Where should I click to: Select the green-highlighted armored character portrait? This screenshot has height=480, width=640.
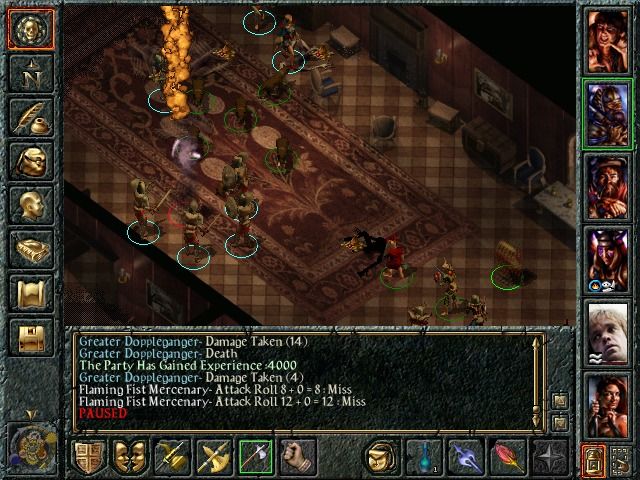tap(608, 113)
